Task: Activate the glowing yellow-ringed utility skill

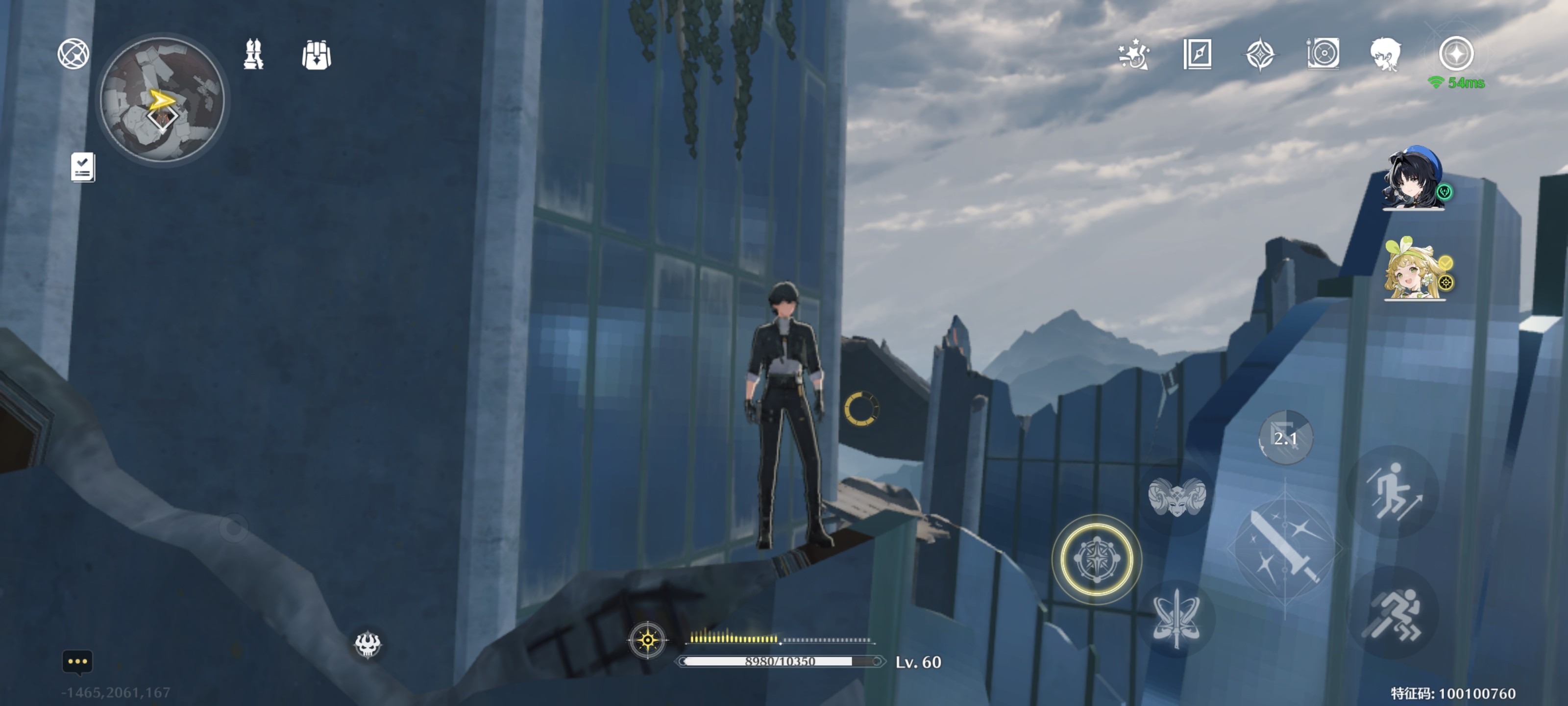Action: click(1096, 558)
